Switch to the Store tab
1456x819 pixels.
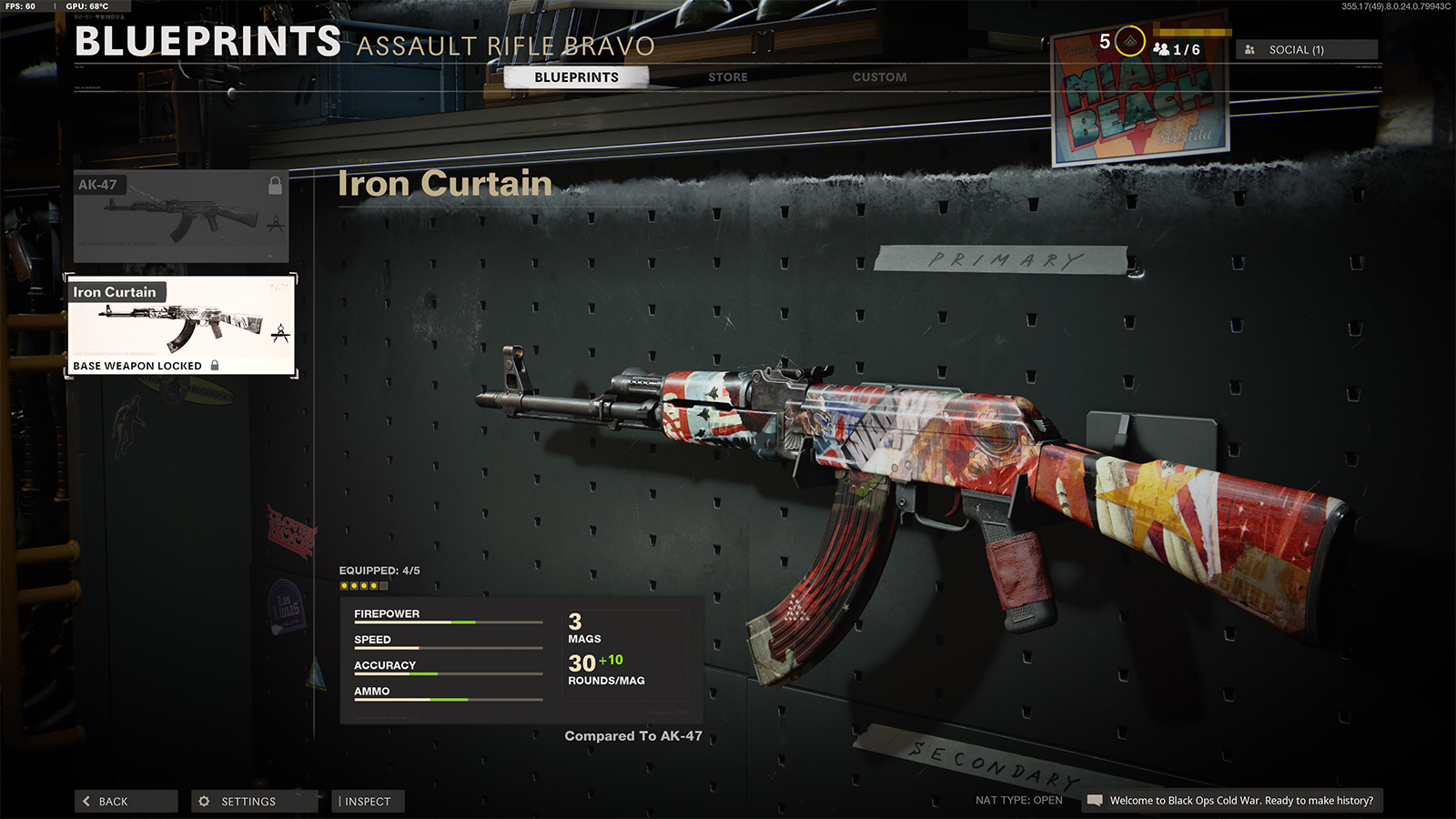pyautogui.click(x=725, y=77)
